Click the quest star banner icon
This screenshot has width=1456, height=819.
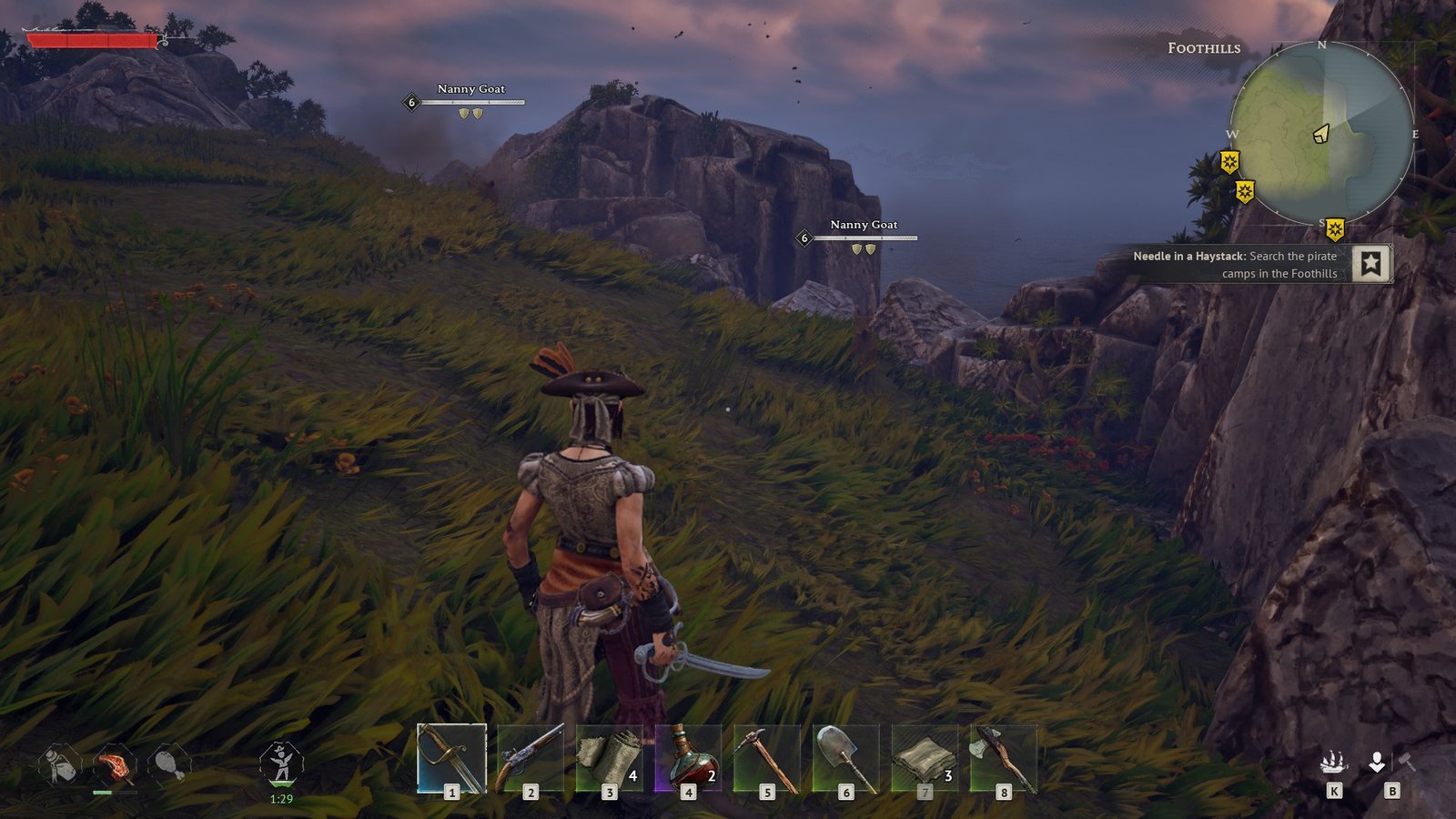[1370, 264]
